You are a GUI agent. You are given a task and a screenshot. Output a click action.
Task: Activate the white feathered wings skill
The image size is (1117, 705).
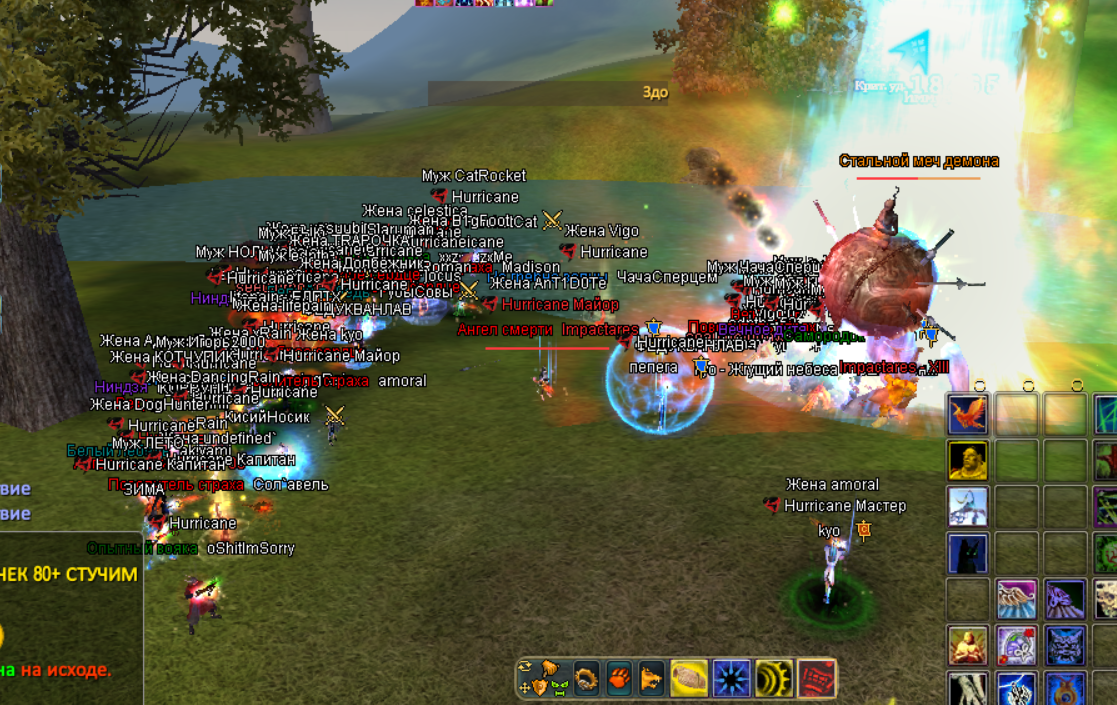tap(1016, 599)
